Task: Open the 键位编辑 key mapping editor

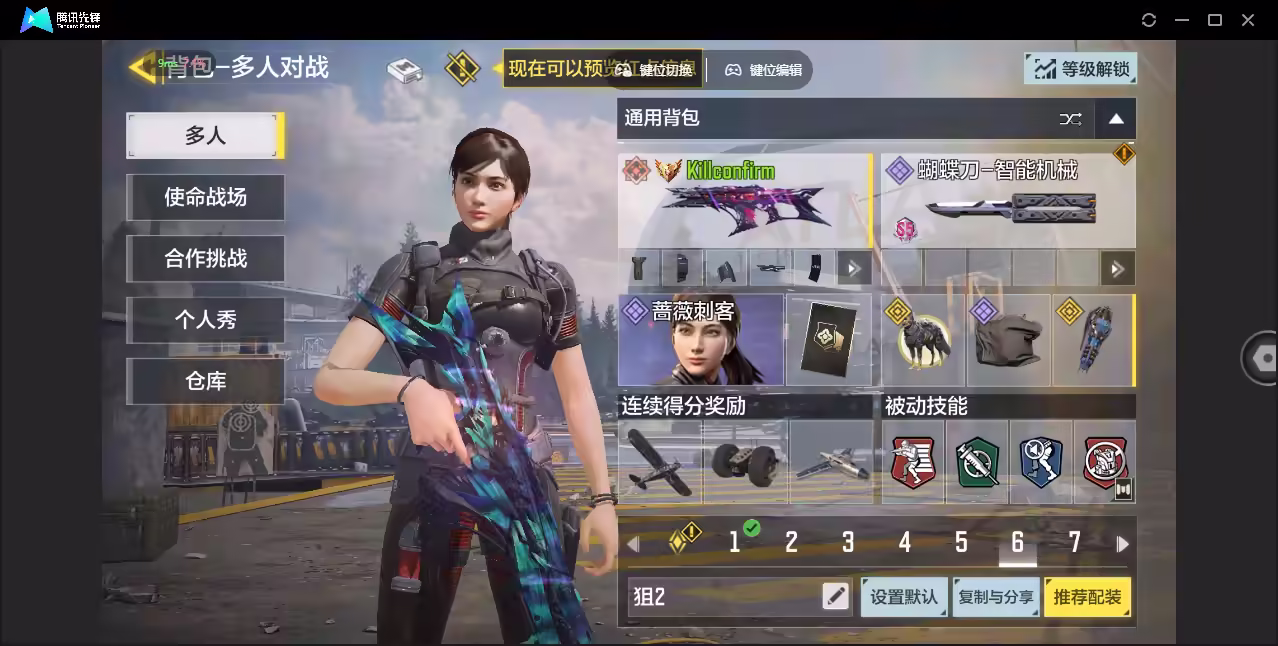Action: pos(765,70)
